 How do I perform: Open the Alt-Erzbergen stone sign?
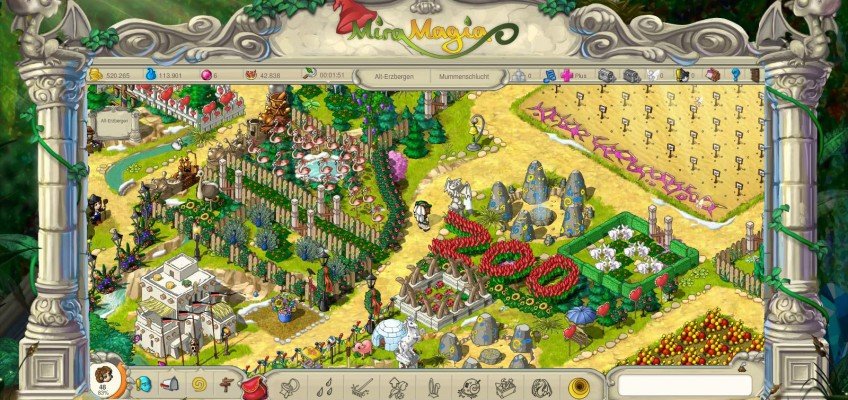point(113,122)
